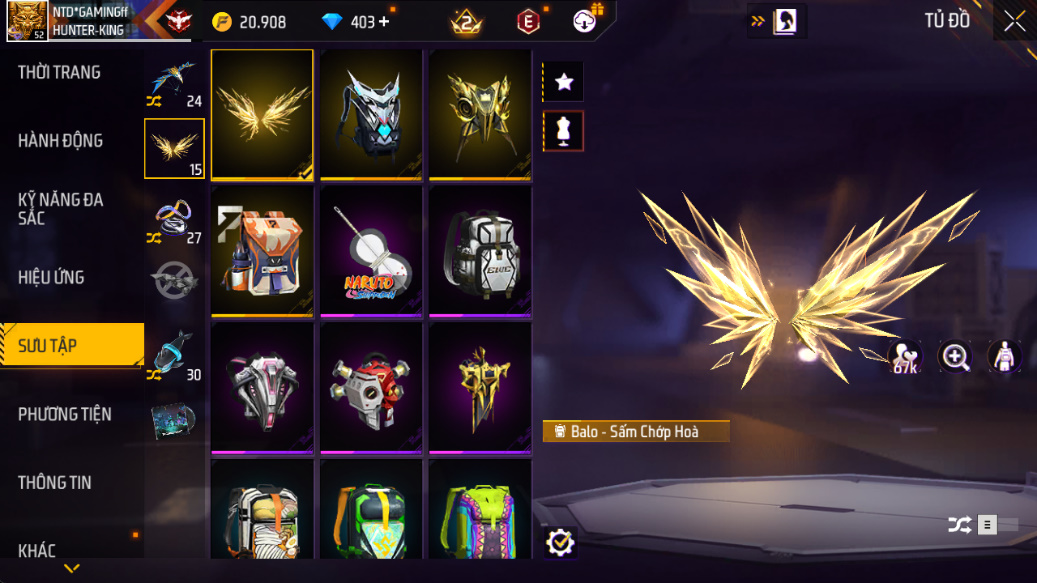Add more diamonds with the plus button
Screen dimensions: 1037x583
coord(385,22)
